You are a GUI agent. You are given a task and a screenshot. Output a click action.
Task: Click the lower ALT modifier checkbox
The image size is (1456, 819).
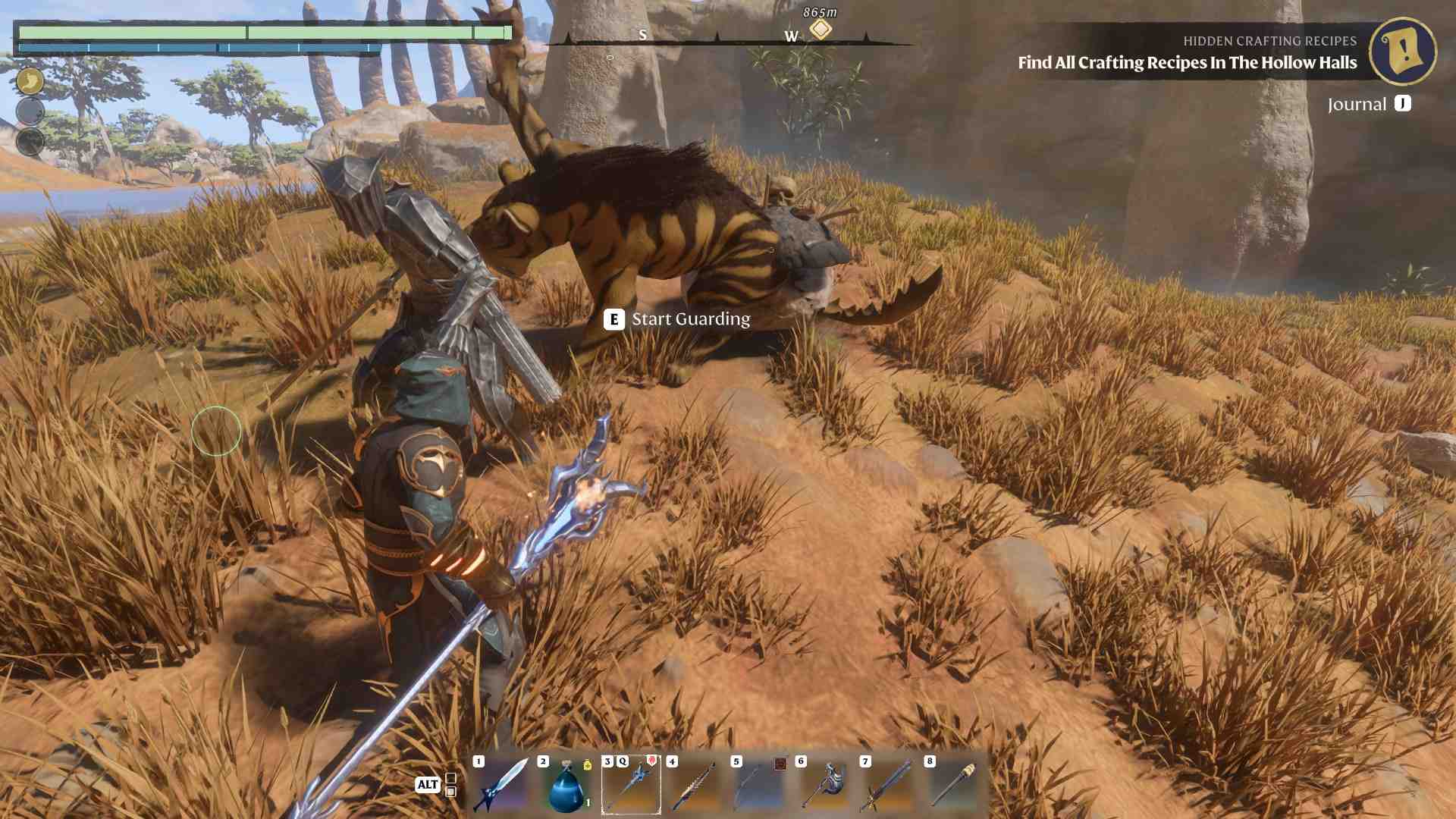click(452, 792)
